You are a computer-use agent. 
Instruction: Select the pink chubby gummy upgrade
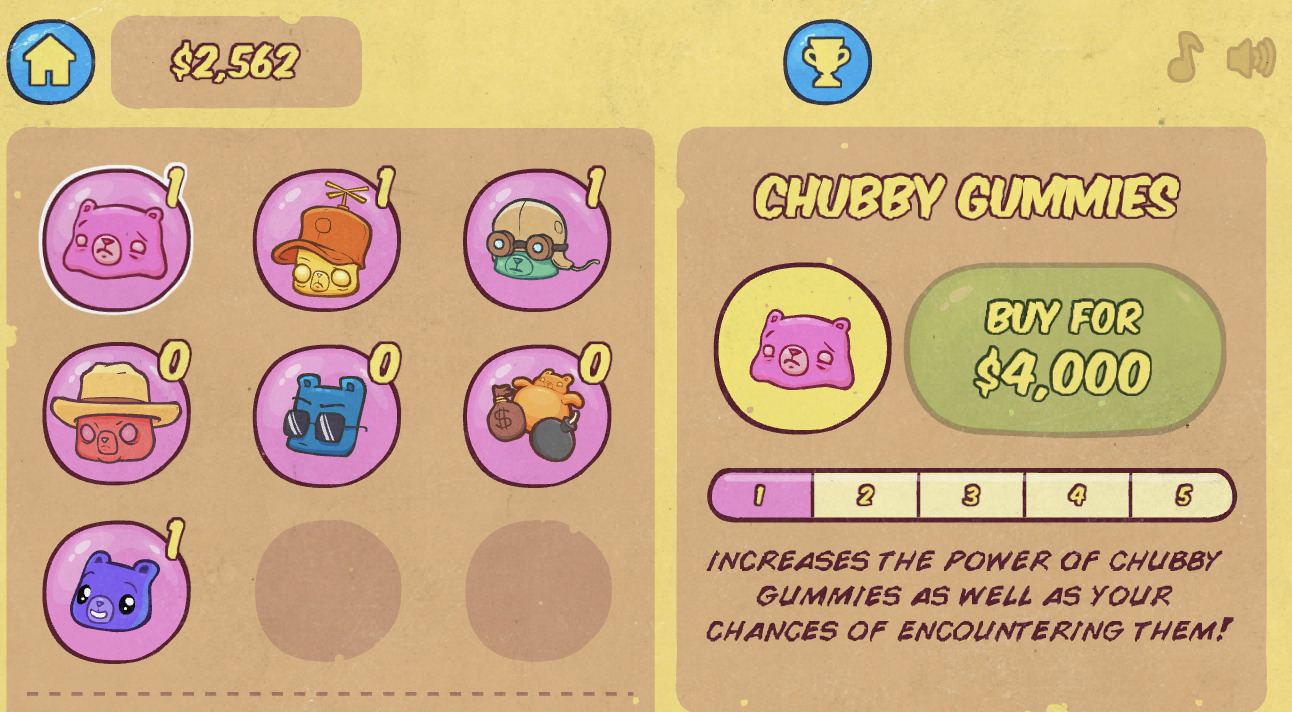[116, 240]
